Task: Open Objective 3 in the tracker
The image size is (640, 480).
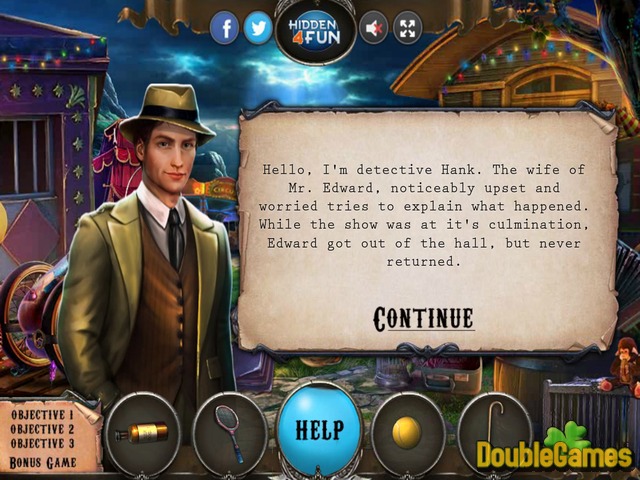Action: tap(41, 444)
